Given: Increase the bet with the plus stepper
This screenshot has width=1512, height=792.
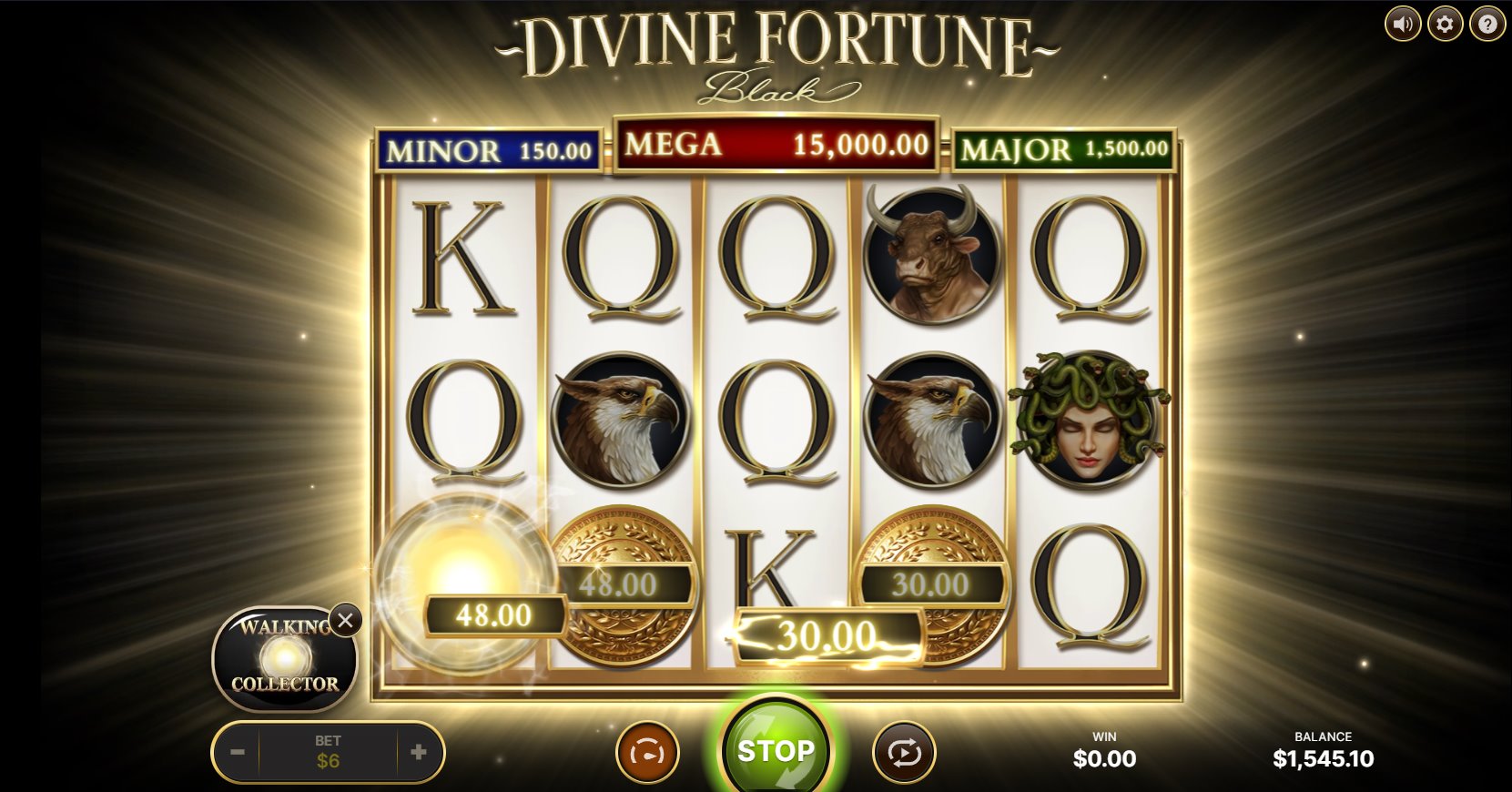Looking at the screenshot, I should coord(418,752).
